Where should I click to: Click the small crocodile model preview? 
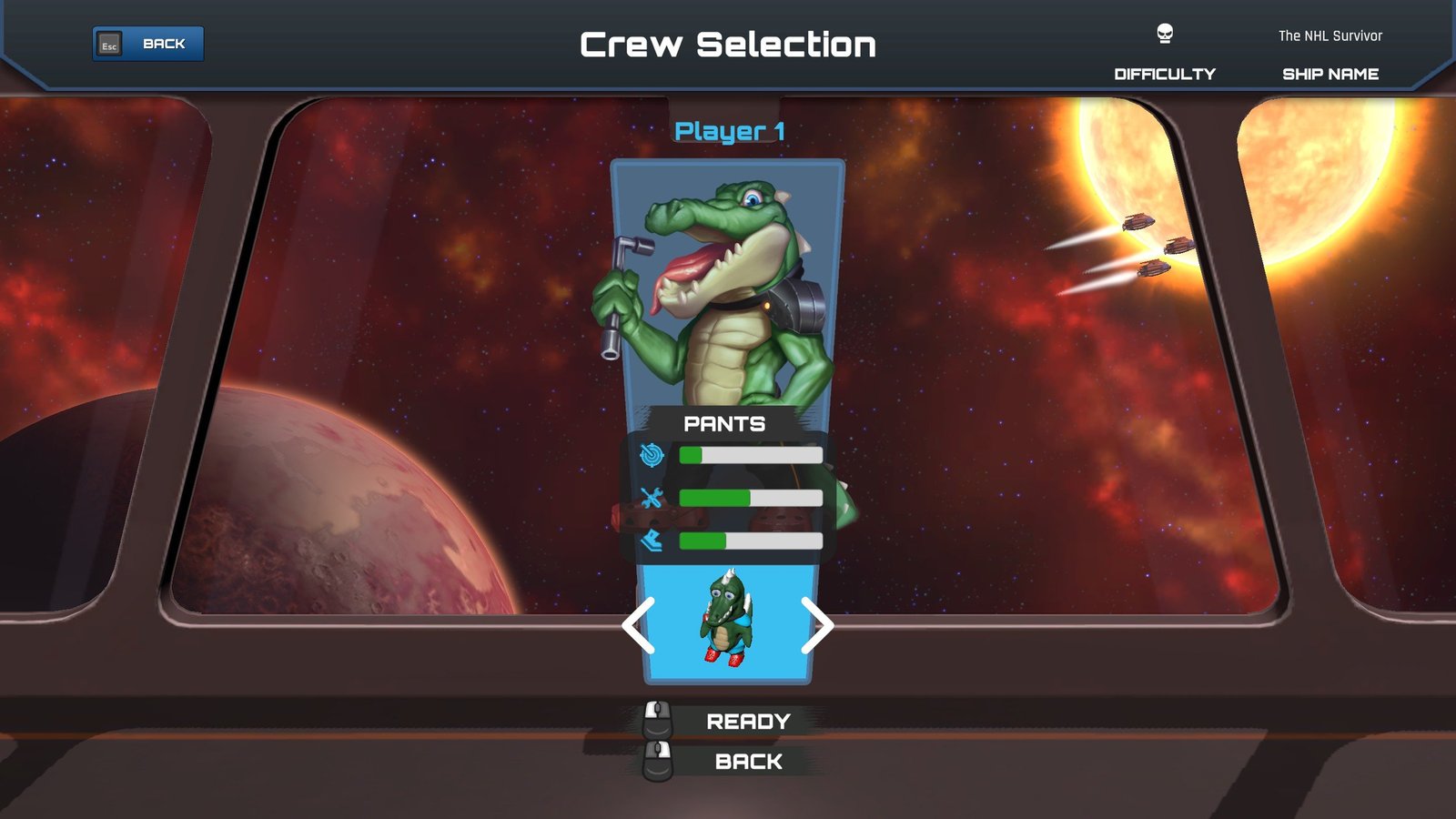tap(726, 619)
